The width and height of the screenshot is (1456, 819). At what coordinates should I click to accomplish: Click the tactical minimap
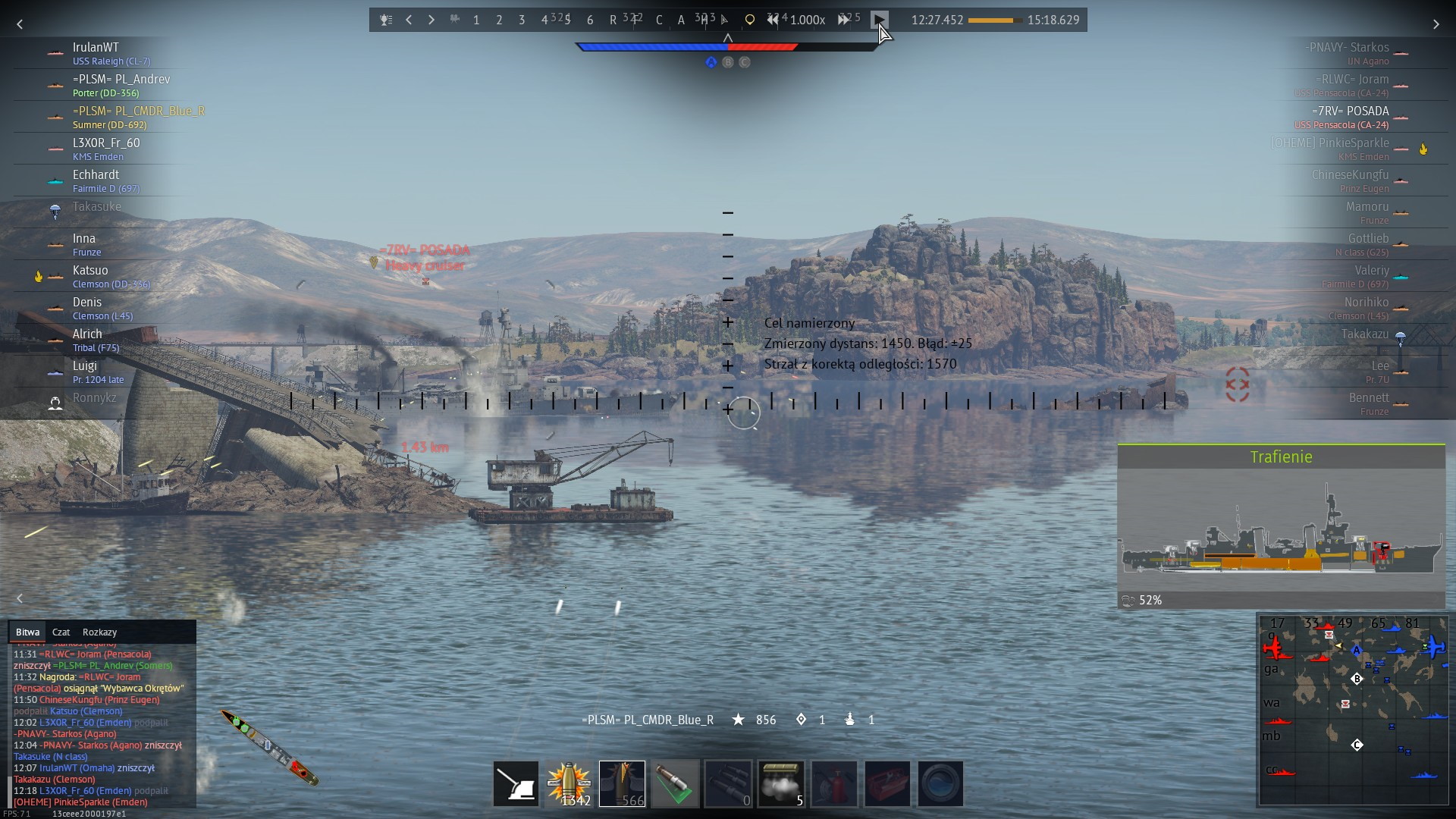[1353, 710]
